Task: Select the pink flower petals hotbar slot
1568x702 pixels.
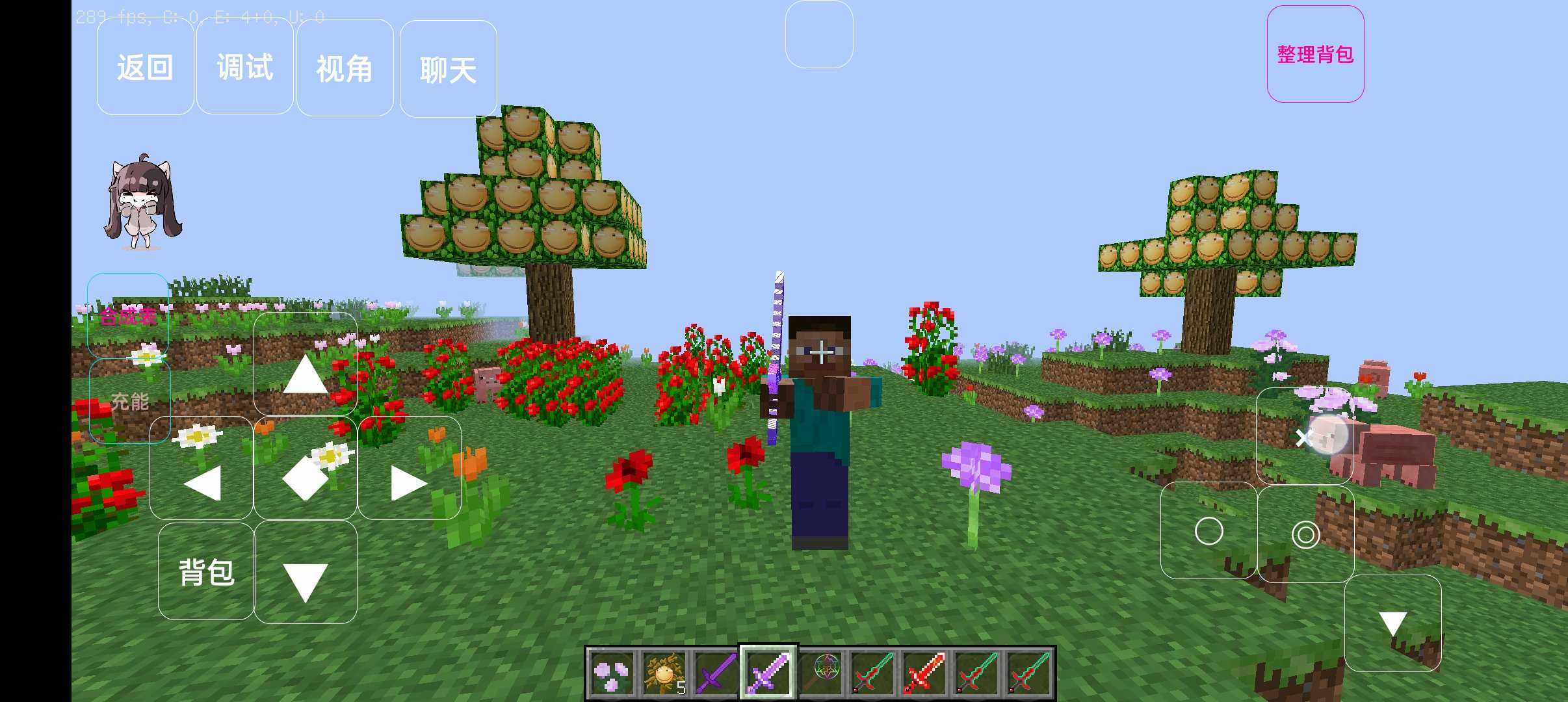Action: [x=612, y=673]
